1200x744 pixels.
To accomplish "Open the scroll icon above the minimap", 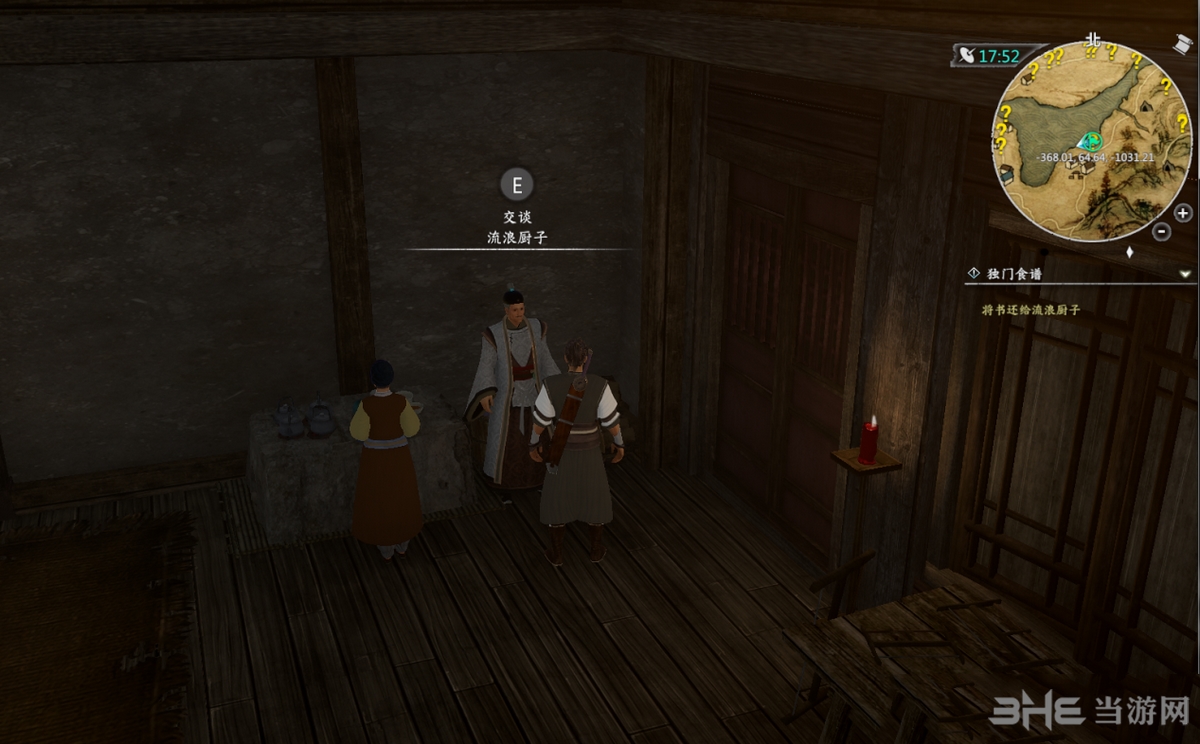I will (1183, 46).
